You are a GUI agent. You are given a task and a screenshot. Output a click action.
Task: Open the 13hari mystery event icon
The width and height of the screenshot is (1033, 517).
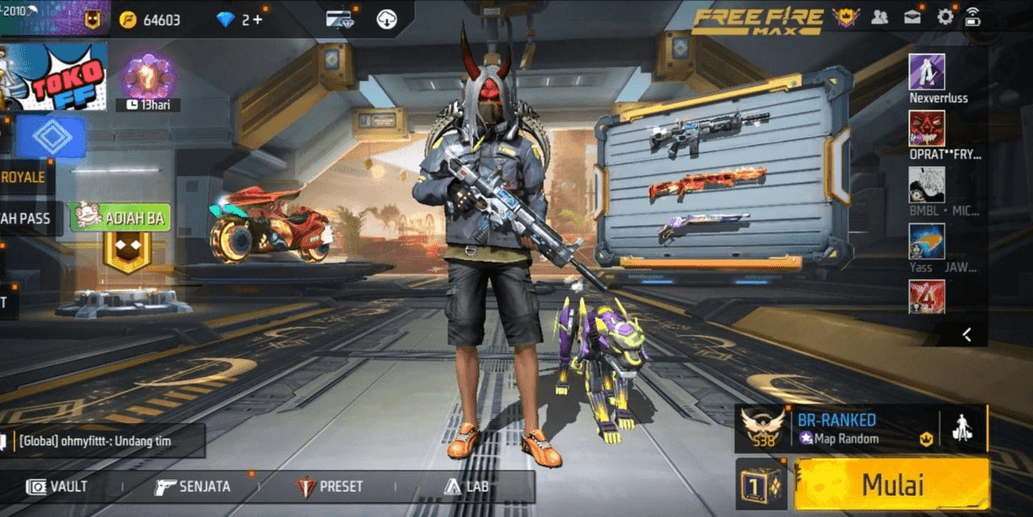pyautogui.click(x=148, y=80)
